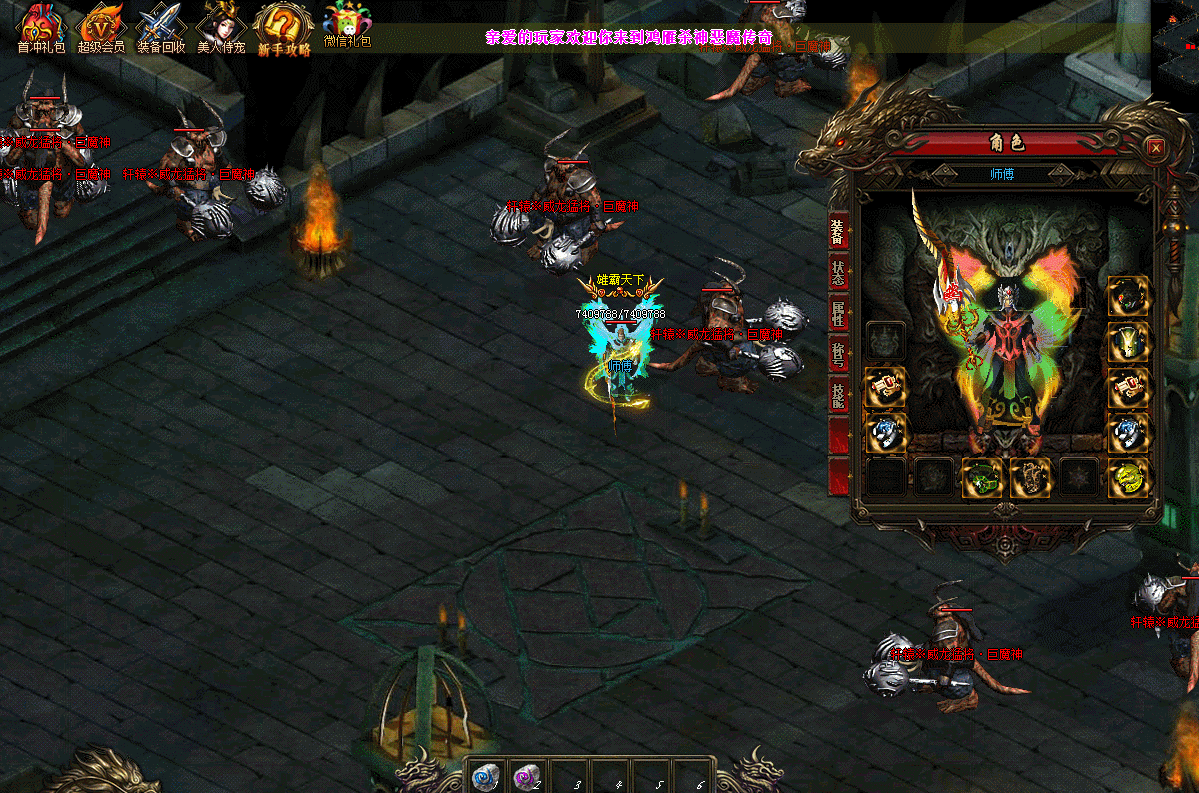The width and height of the screenshot is (1199, 793).
Task: Select the dark helmet equipment slot
Action: 1128,296
